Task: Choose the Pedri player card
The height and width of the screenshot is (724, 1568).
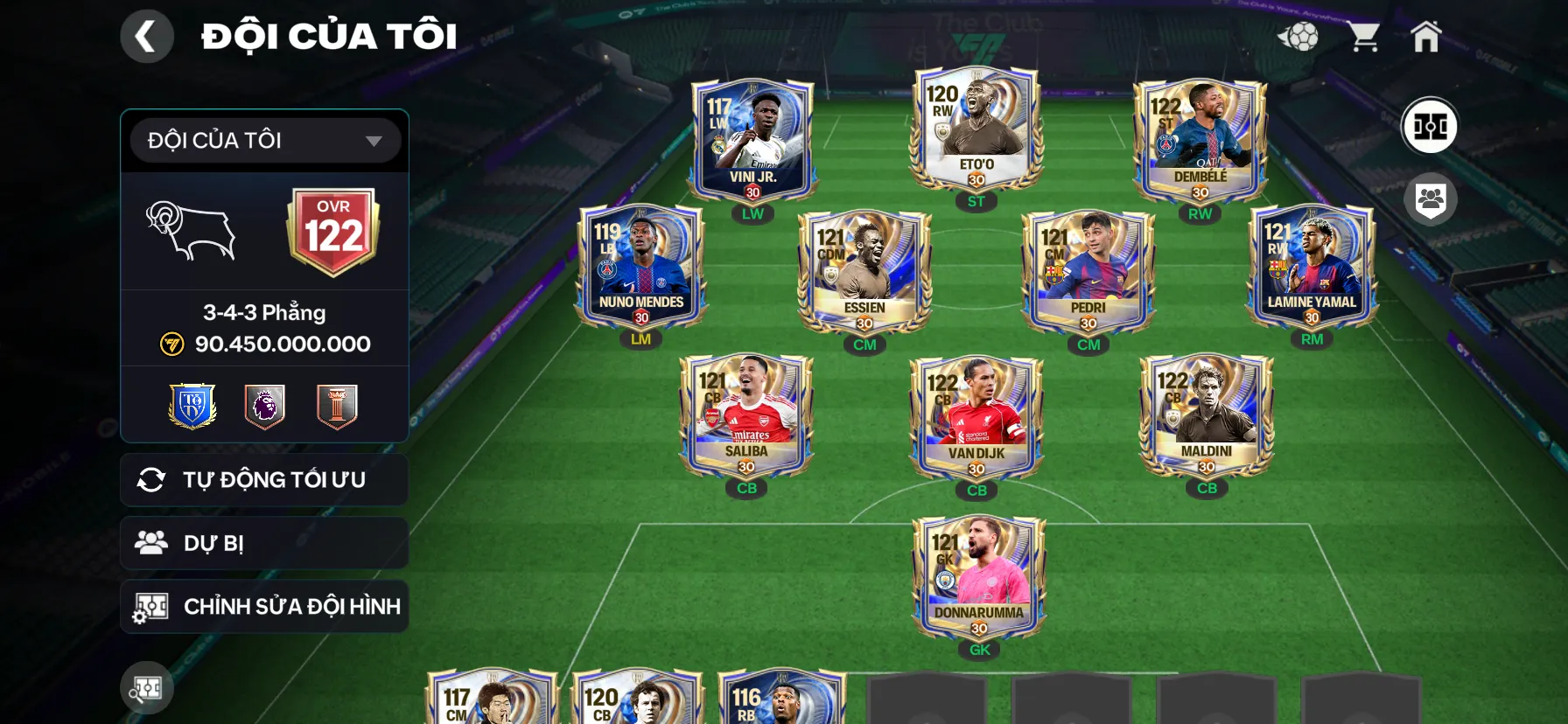Action: (x=1088, y=271)
